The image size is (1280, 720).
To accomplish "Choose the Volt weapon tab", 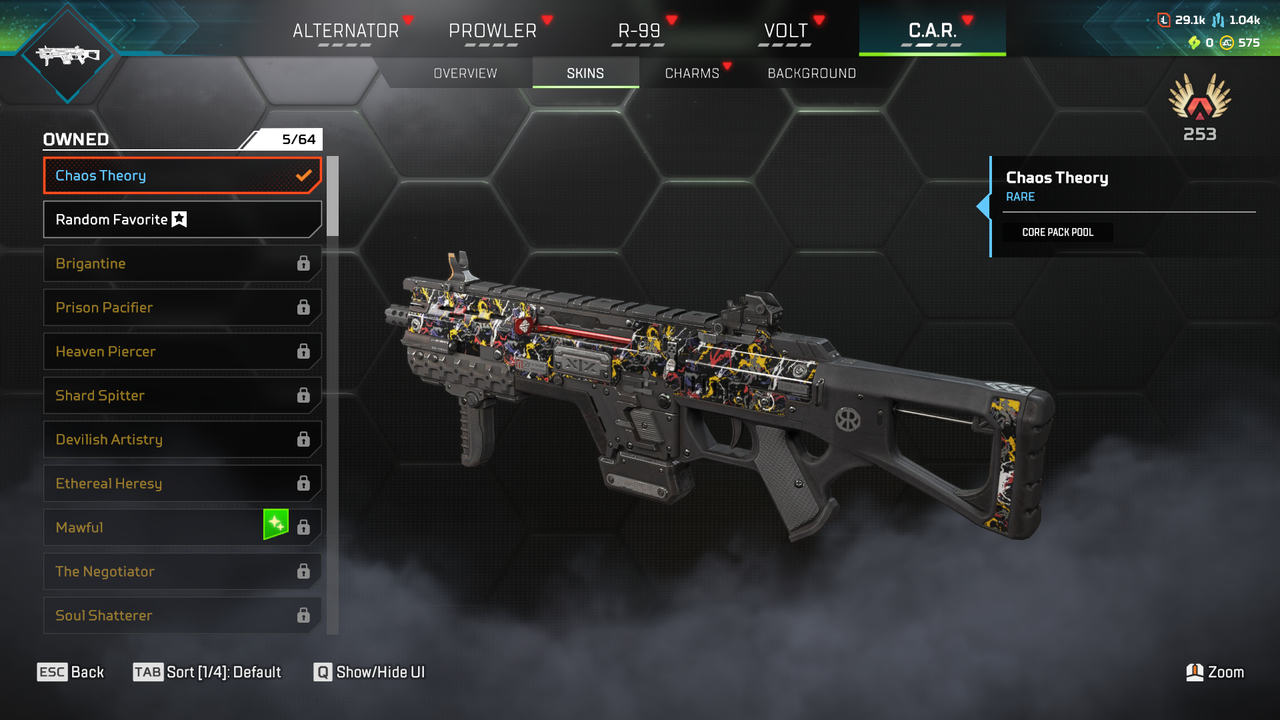I will coord(786,31).
